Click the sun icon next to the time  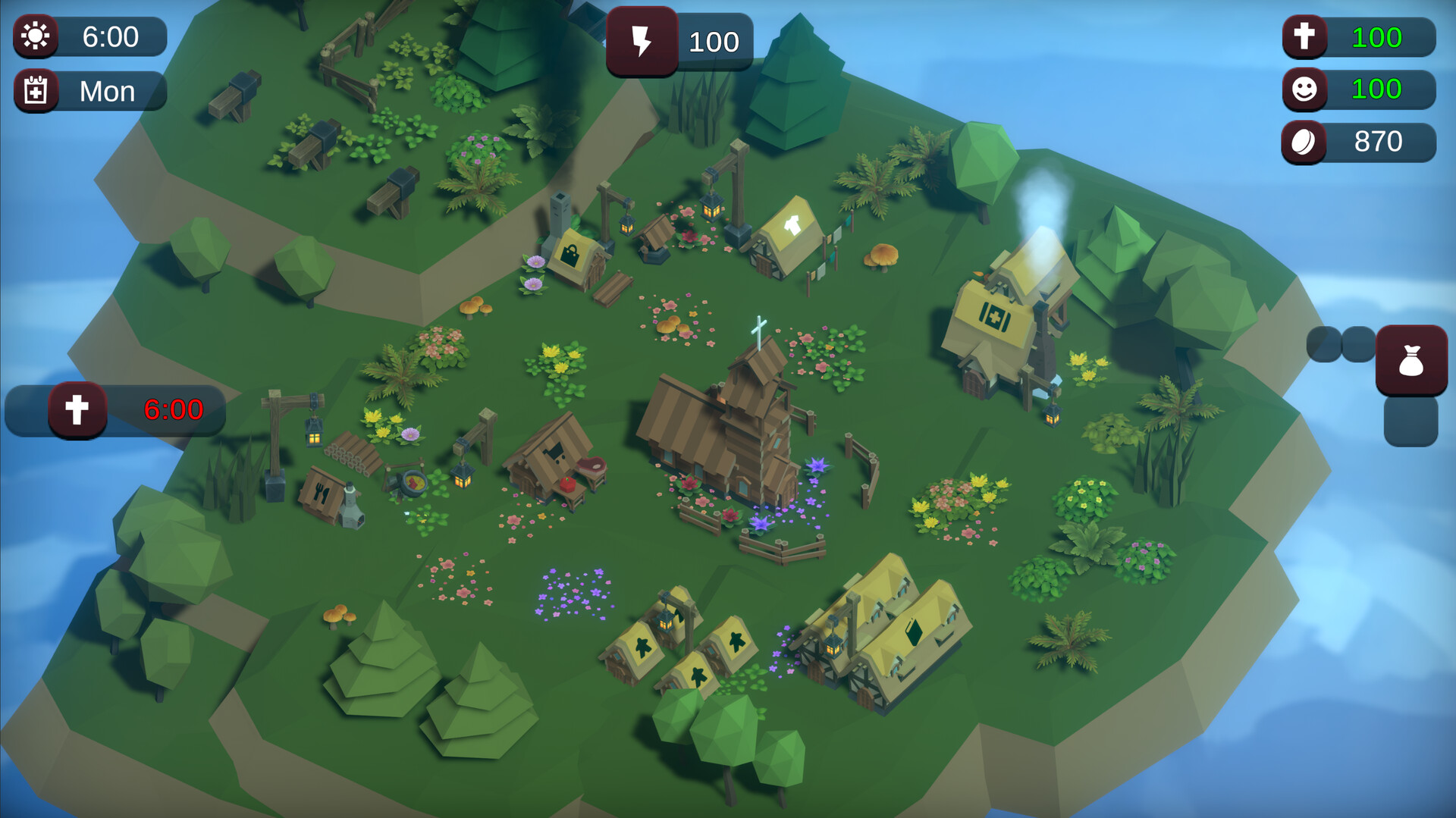(x=35, y=37)
